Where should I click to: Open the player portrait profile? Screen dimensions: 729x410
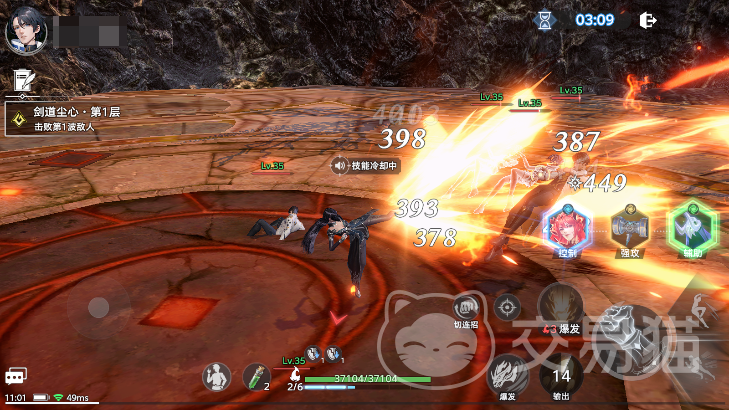click(23, 32)
